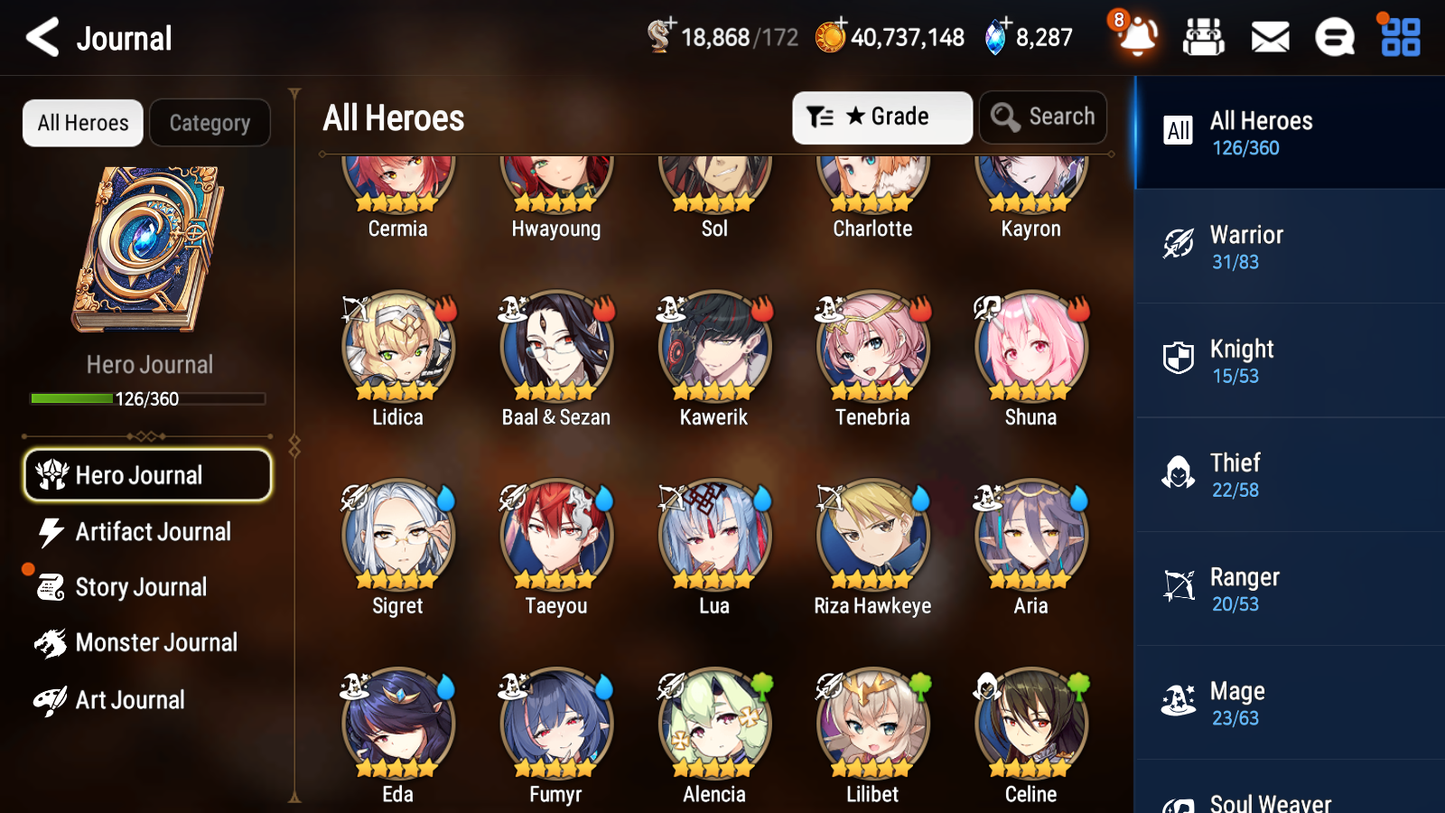This screenshot has width=1445, height=813.
Task: Show only Ranger heroes
Action: click(x=1289, y=588)
